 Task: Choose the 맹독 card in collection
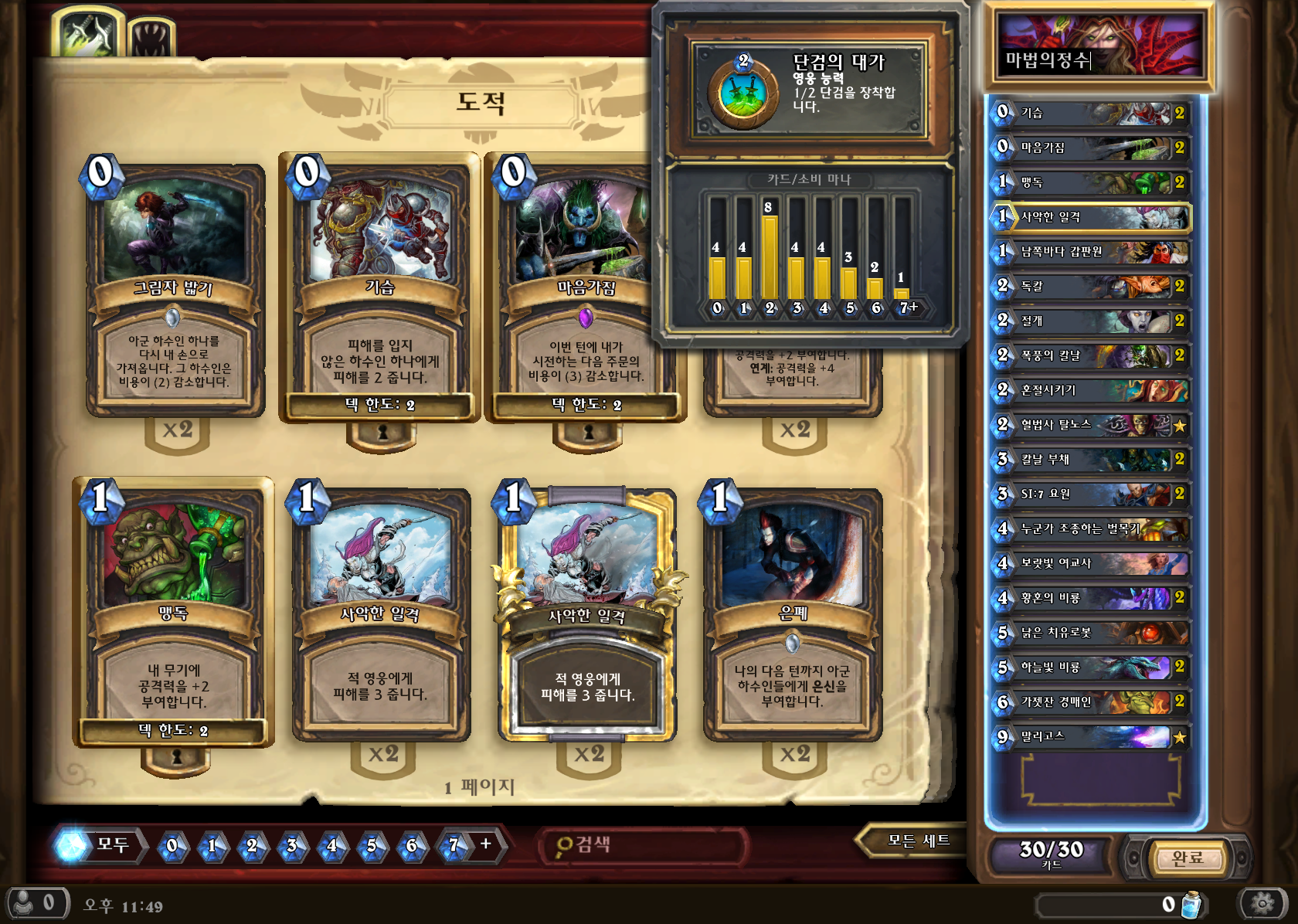(x=173, y=610)
